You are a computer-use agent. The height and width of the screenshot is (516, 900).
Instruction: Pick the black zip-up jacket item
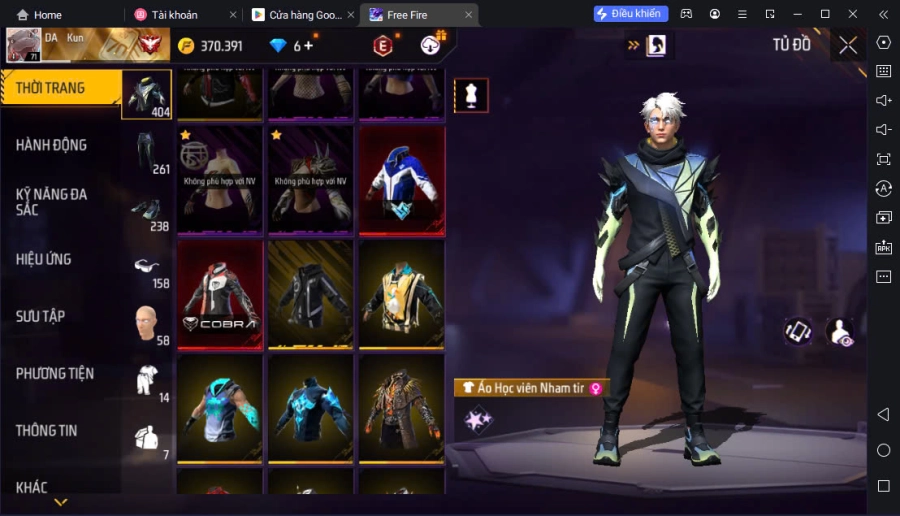[x=310, y=294]
